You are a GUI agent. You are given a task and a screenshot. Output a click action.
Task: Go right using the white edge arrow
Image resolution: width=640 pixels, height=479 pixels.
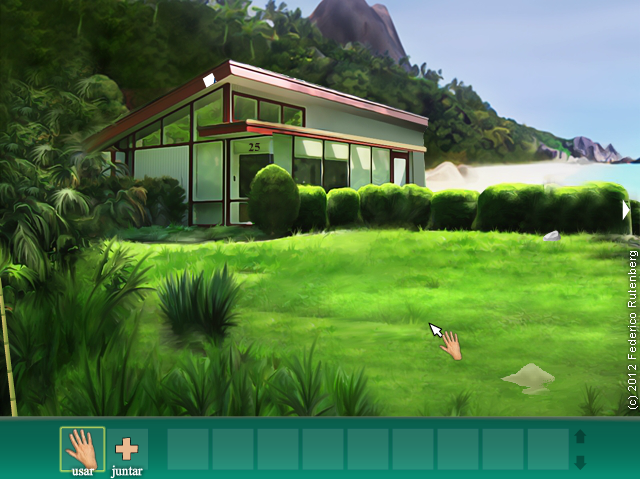[626, 210]
